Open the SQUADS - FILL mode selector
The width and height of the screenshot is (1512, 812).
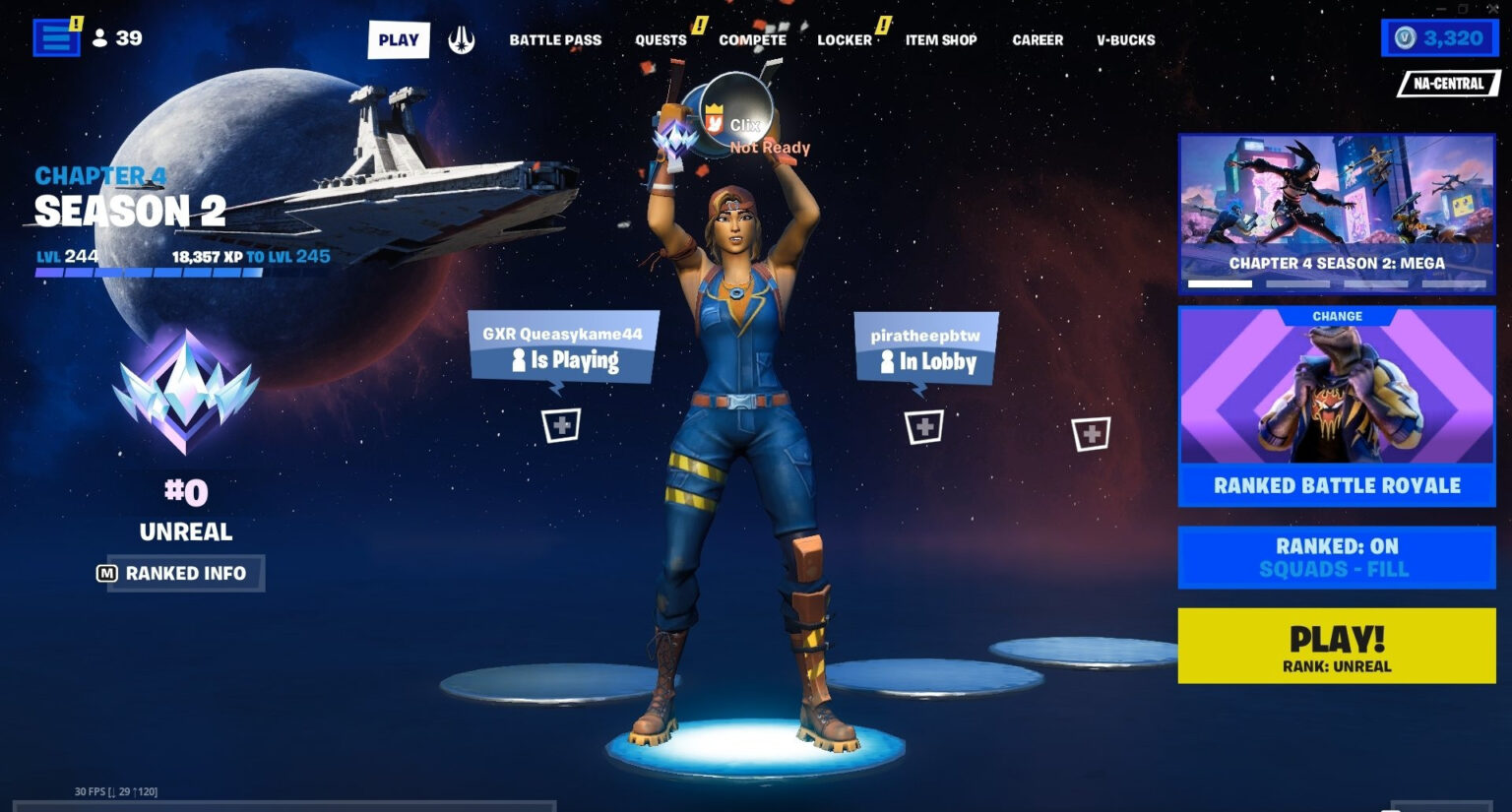(1336, 556)
